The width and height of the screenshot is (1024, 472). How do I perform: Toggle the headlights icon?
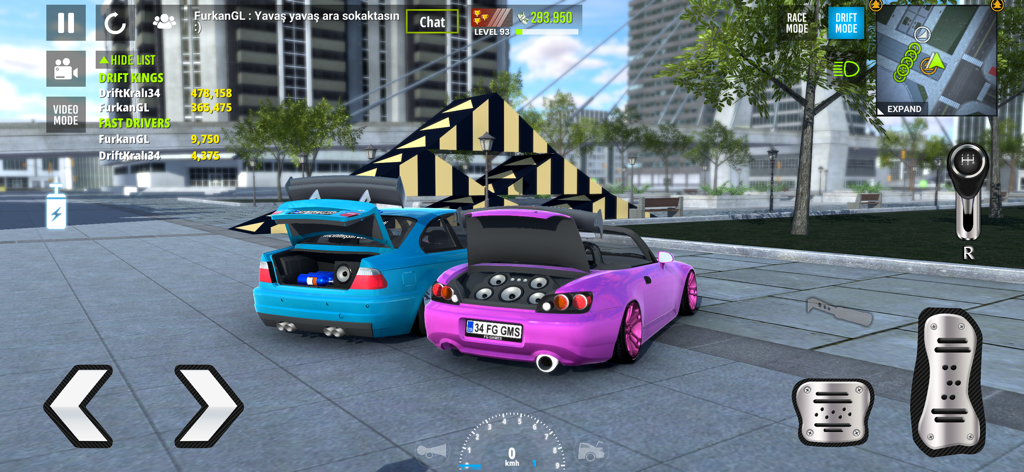click(846, 69)
